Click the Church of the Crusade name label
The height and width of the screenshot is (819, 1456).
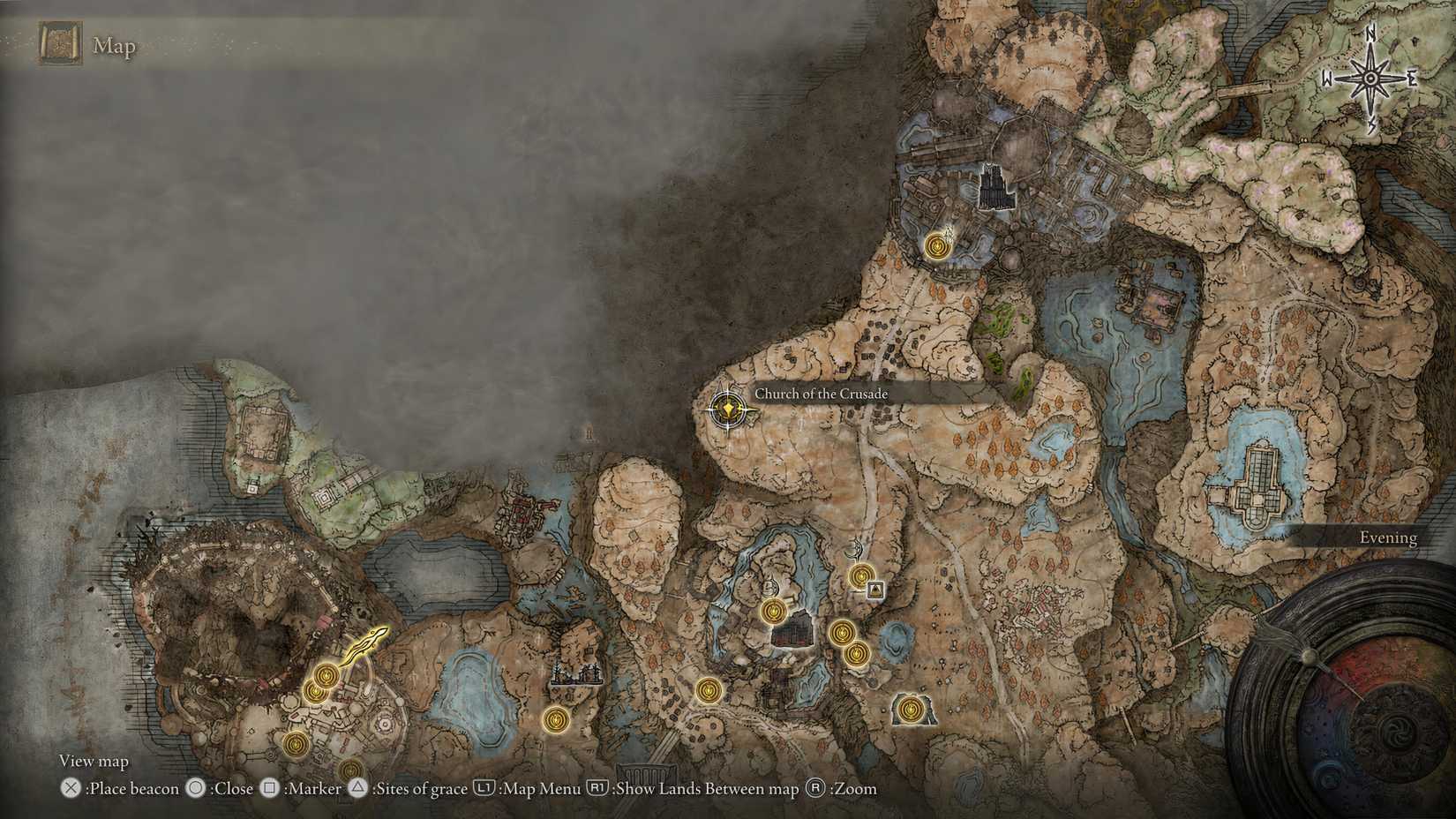click(820, 394)
